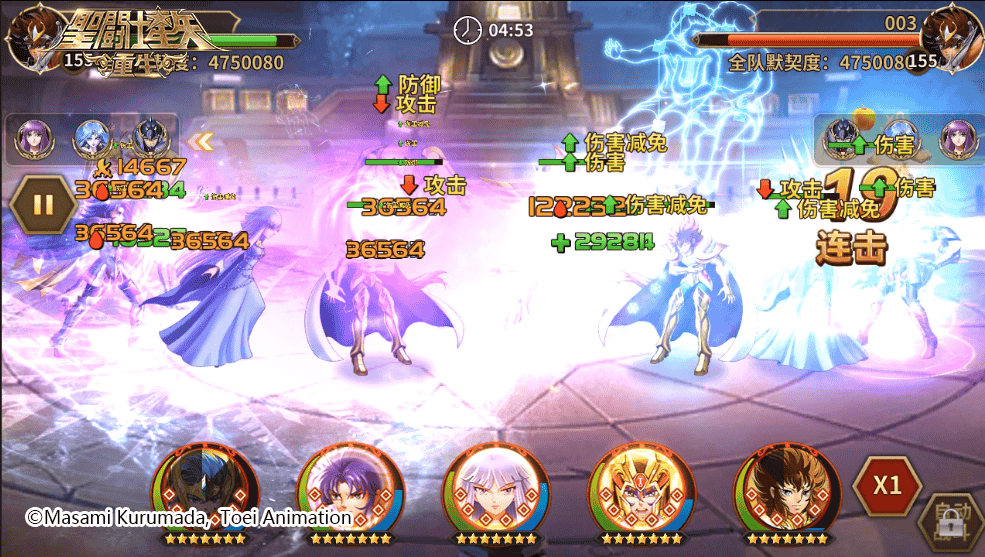Collapse the left team panel with the double arrow

point(203,141)
